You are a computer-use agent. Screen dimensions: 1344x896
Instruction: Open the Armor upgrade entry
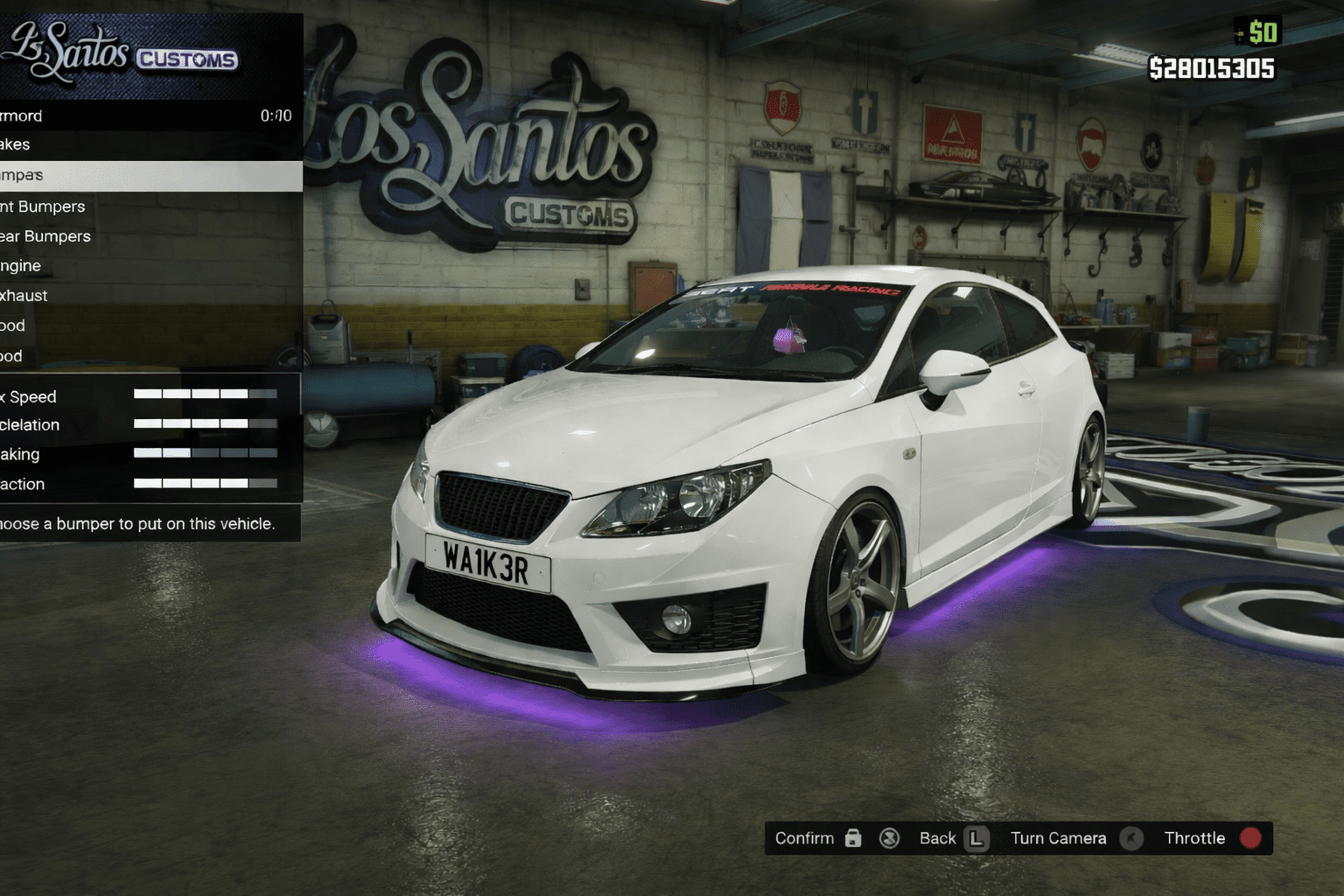coord(131,115)
